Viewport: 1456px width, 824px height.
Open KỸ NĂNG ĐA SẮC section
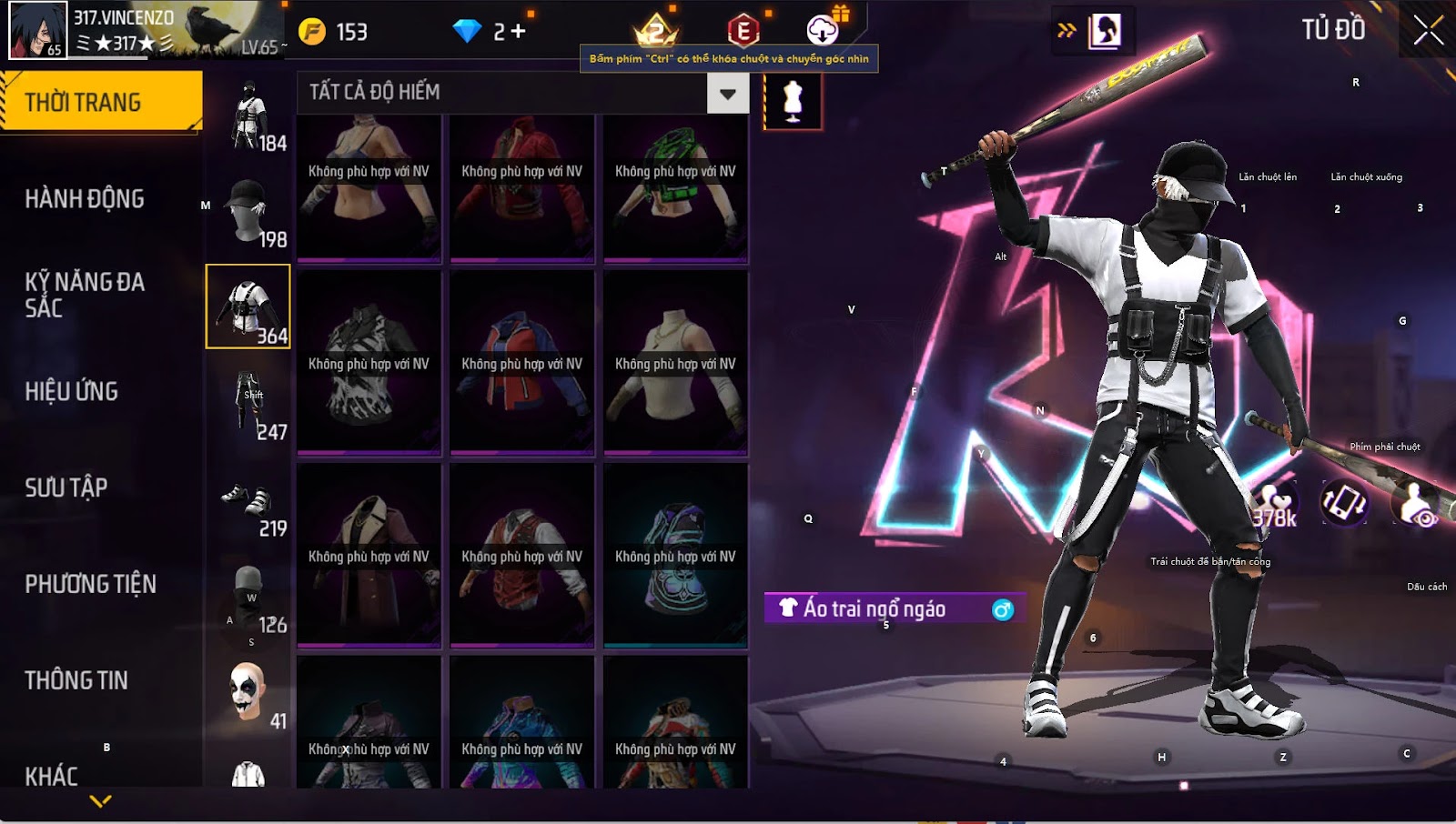coord(85,295)
